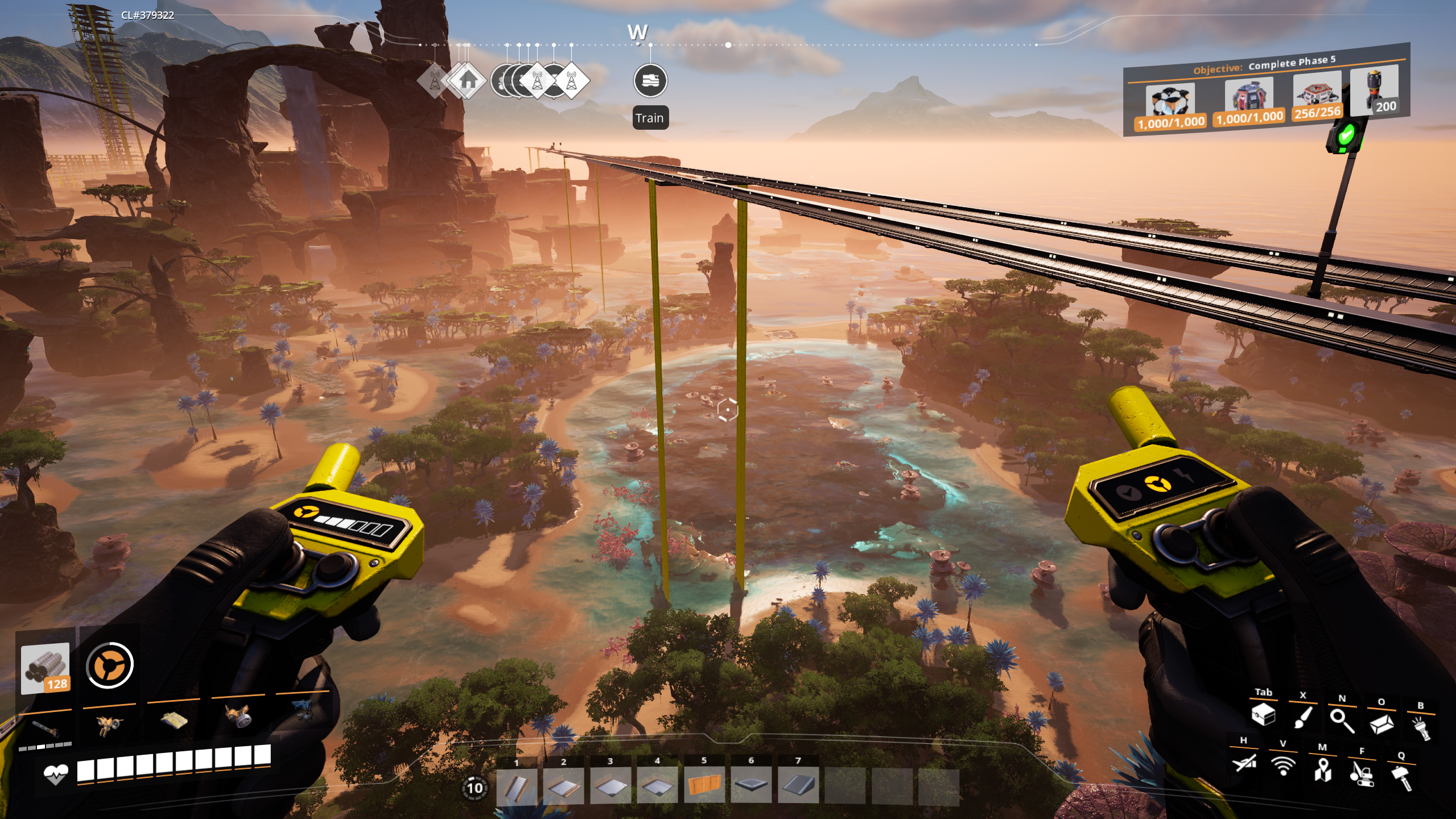Activate the resource scanner signal icon

click(x=1283, y=766)
